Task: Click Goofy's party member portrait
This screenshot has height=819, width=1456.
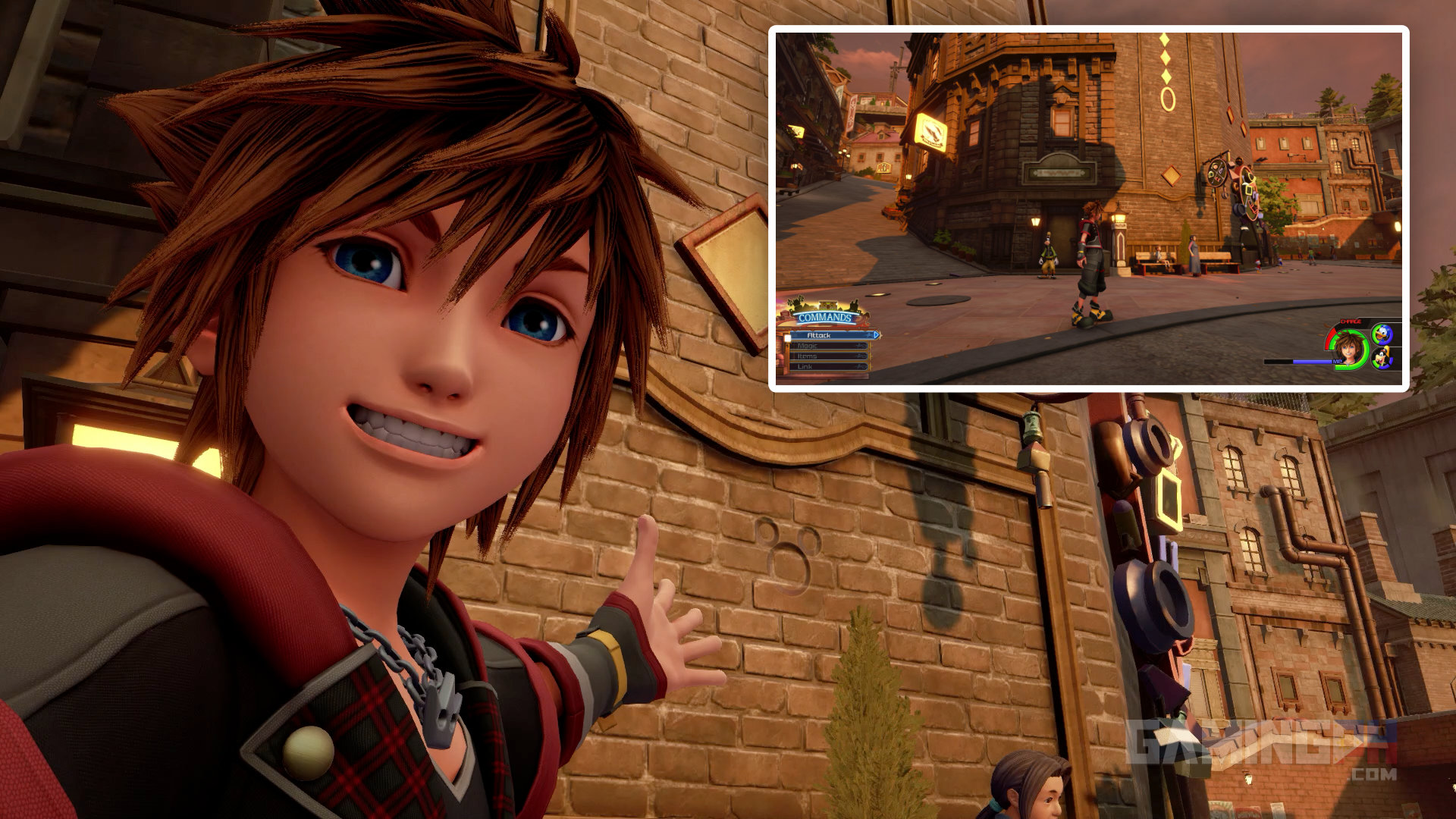Action: point(1382,358)
